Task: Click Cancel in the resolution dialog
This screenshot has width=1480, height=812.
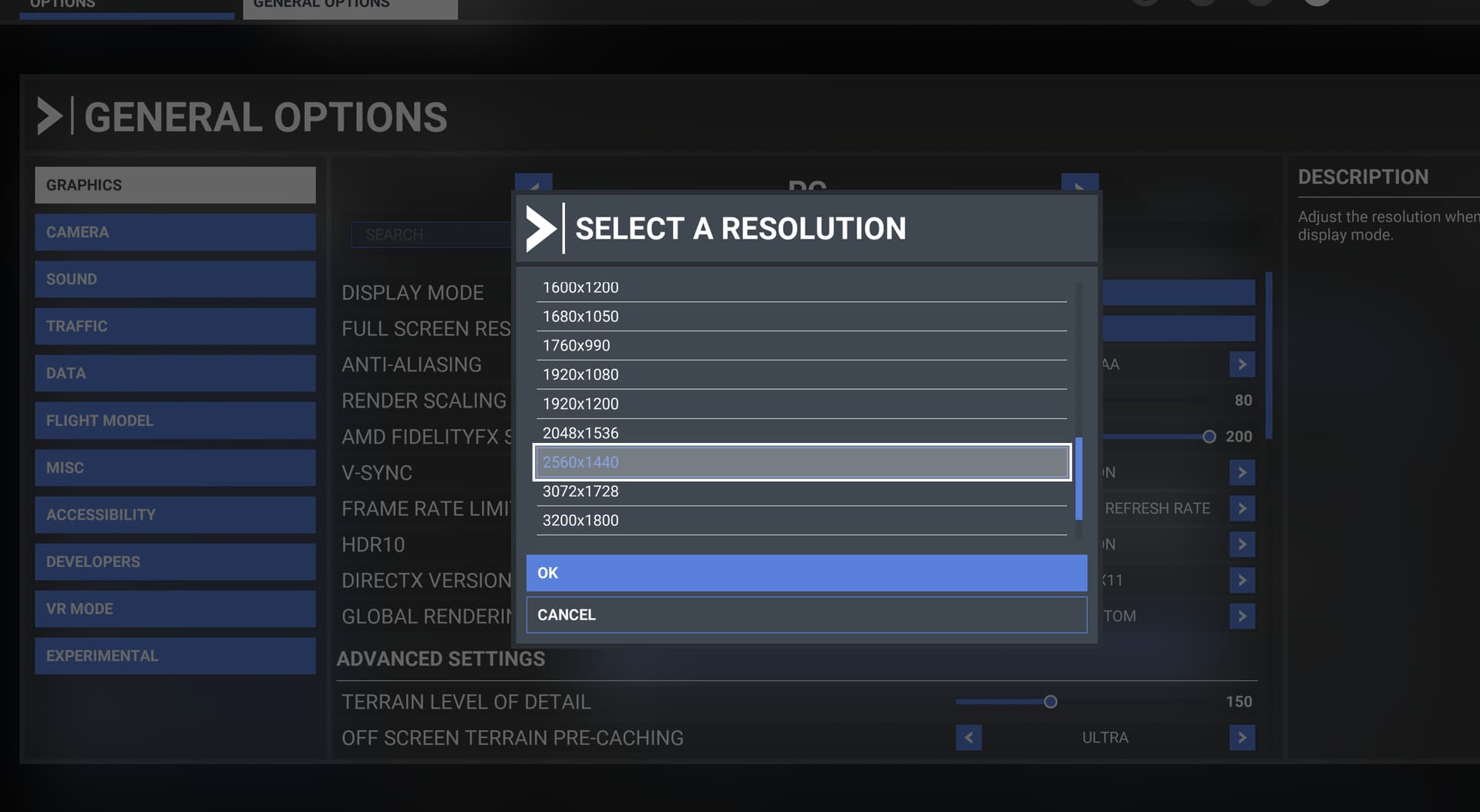Action: tap(806, 615)
